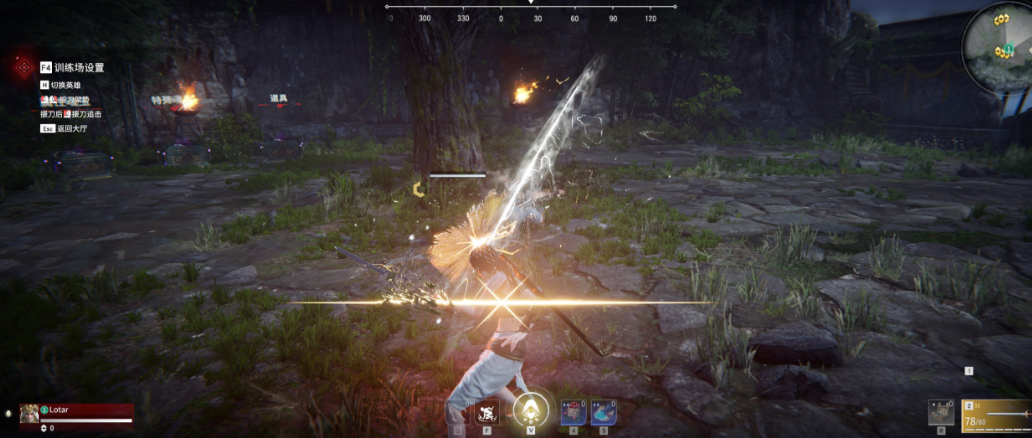This screenshot has width=1032, height=438.
Task: Click the compass heading bar
Action: tap(530, 16)
